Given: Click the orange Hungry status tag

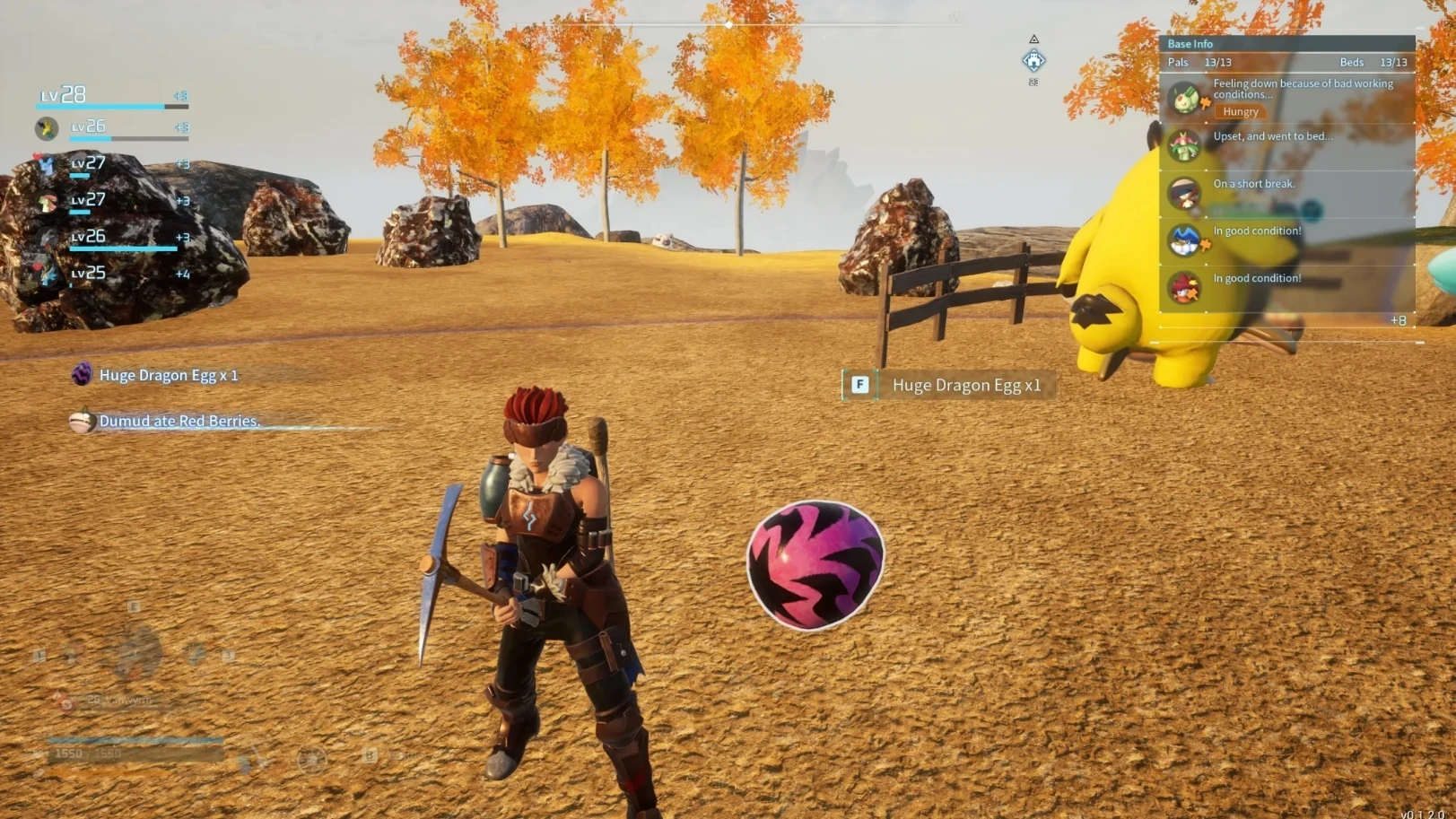Looking at the screenshot, I should (x=1240, y=112).
